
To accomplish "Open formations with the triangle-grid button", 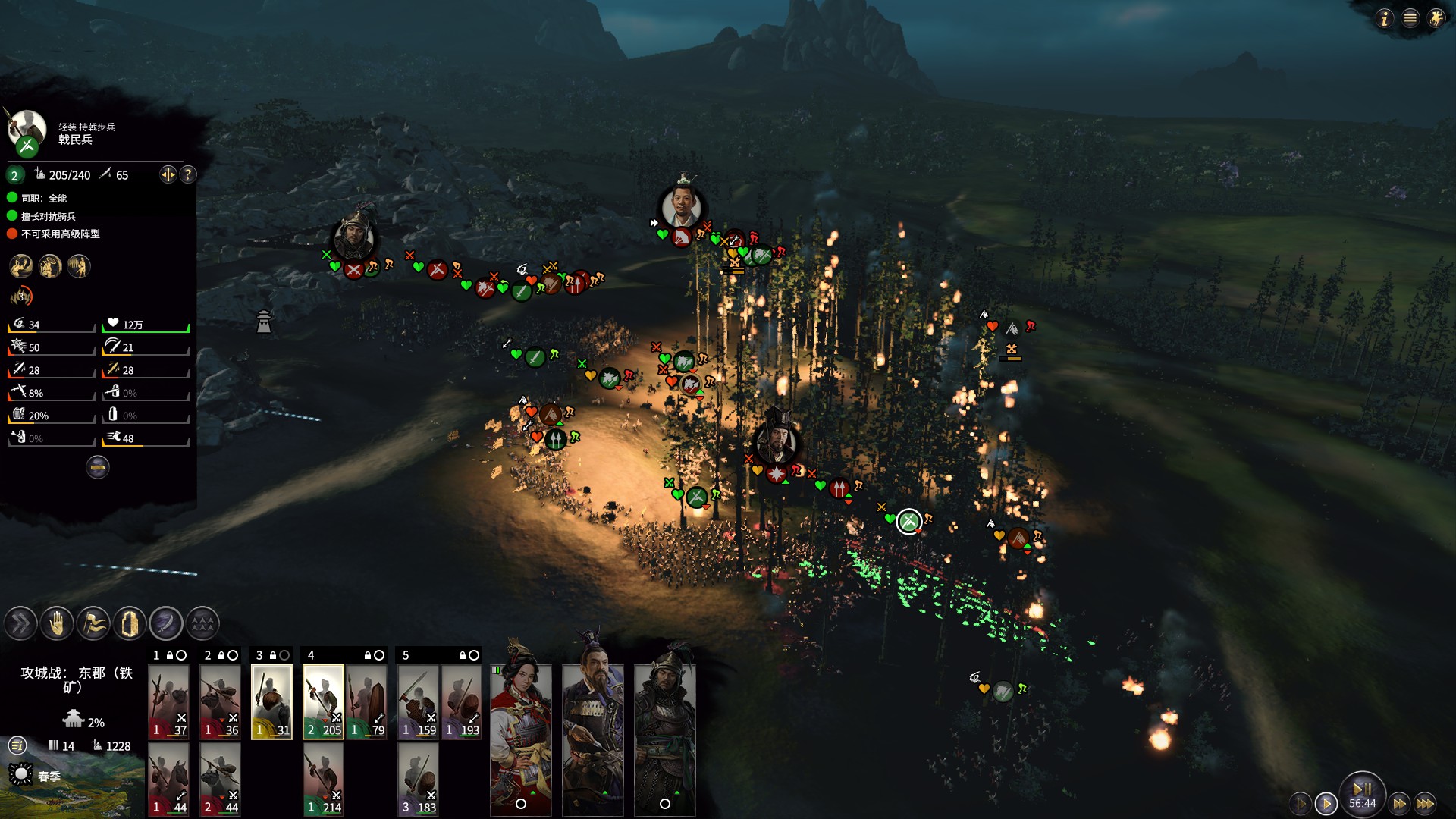I will point(202,624).
